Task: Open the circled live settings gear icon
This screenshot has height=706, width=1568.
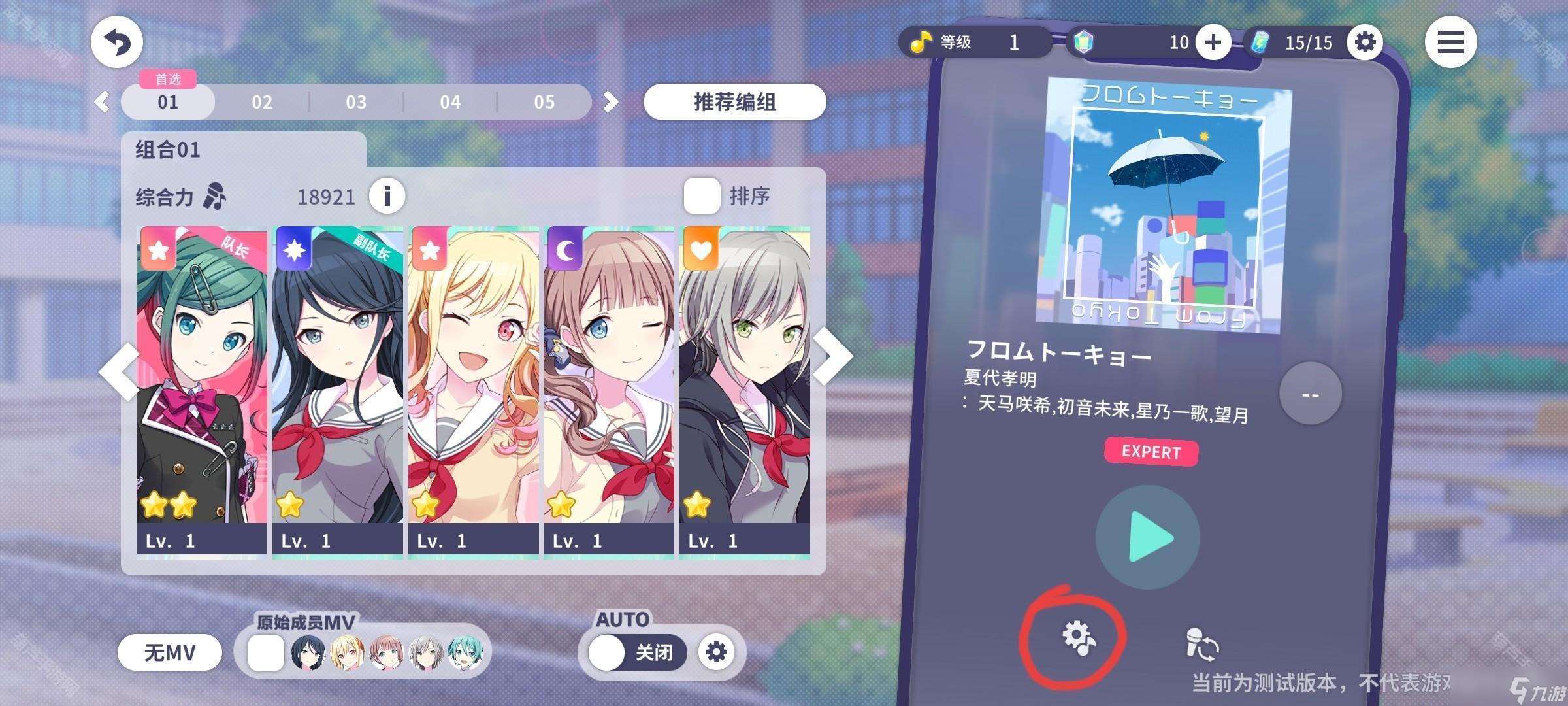Action: (x=1077, y=637)
